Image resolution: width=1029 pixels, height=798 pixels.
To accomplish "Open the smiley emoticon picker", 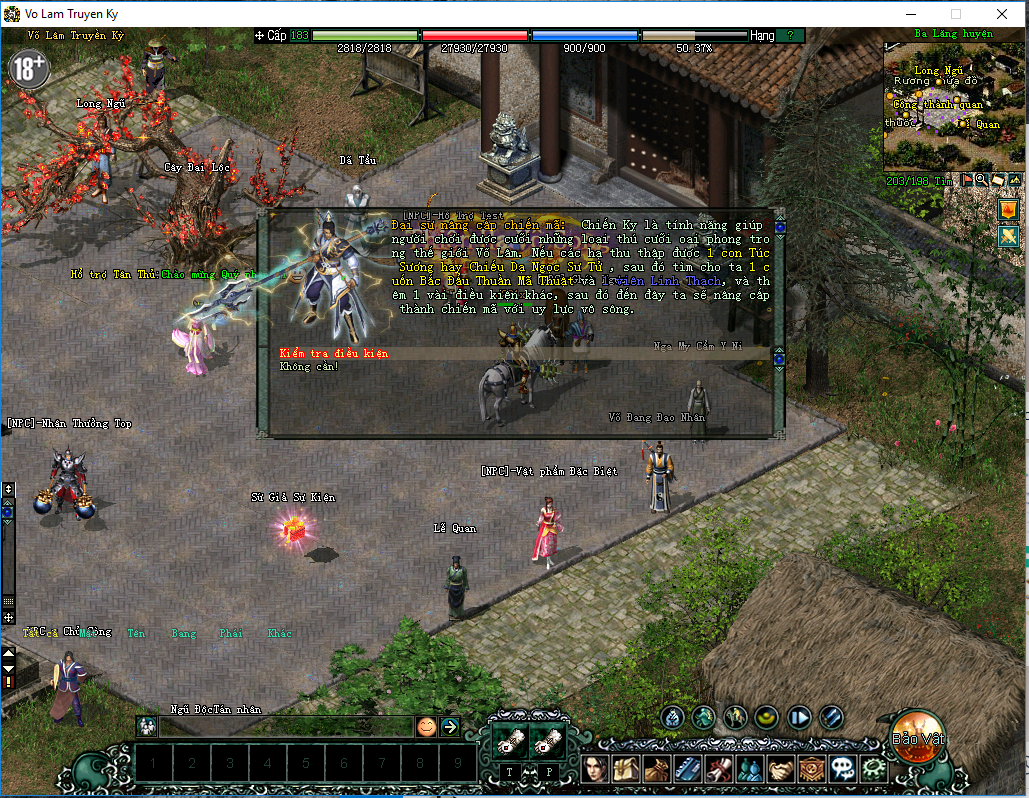I will click(x=427, y=727).
